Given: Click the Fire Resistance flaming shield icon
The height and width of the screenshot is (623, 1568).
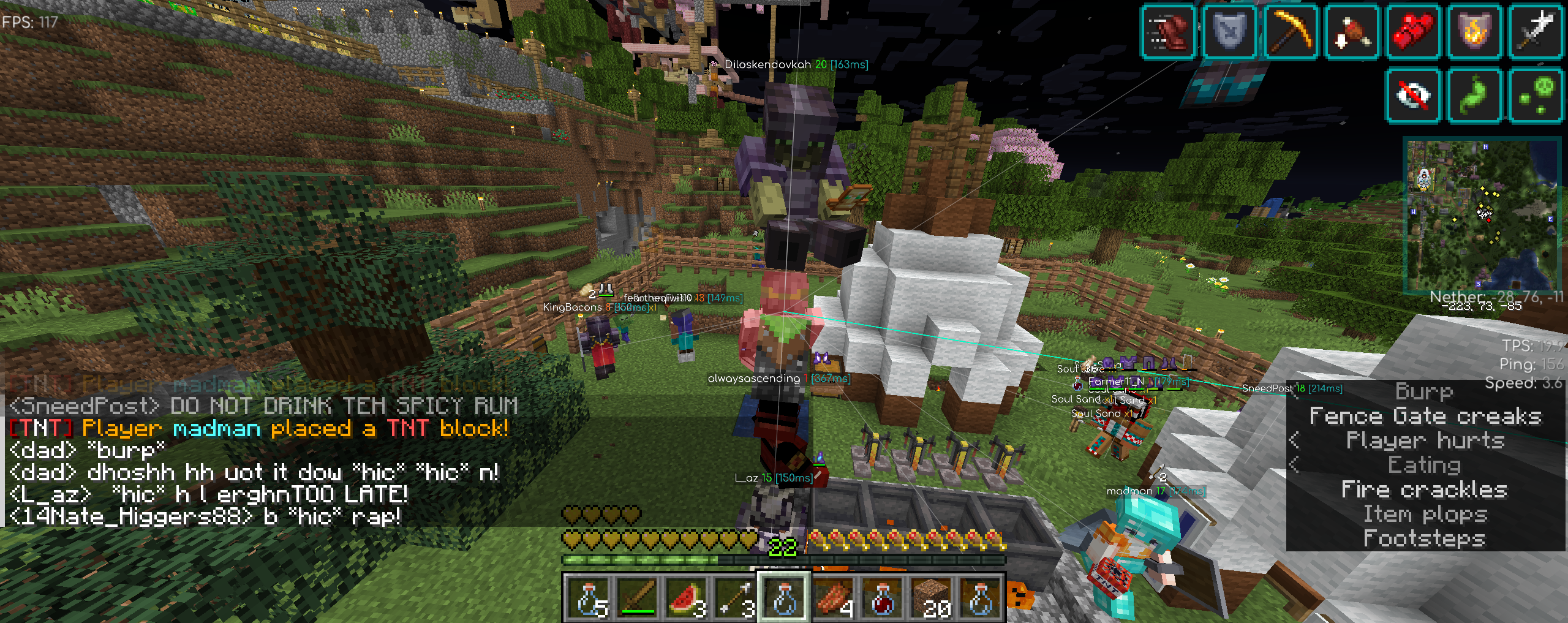Looking at the screenshot, I should point(1475,32).
